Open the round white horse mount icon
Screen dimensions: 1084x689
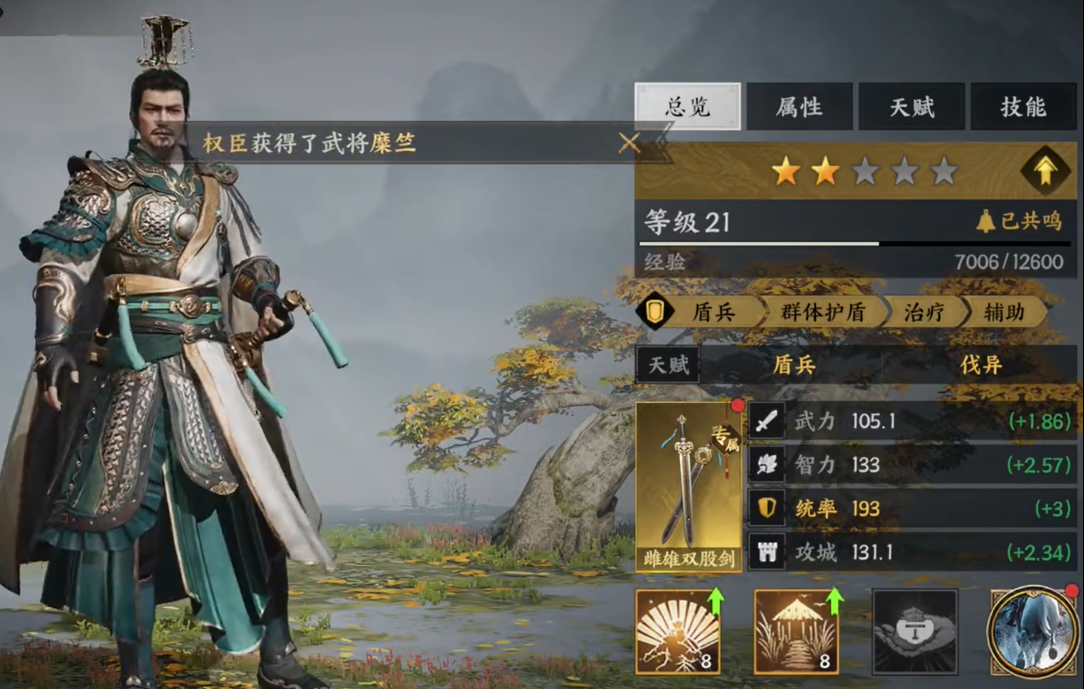(1032, 631)
